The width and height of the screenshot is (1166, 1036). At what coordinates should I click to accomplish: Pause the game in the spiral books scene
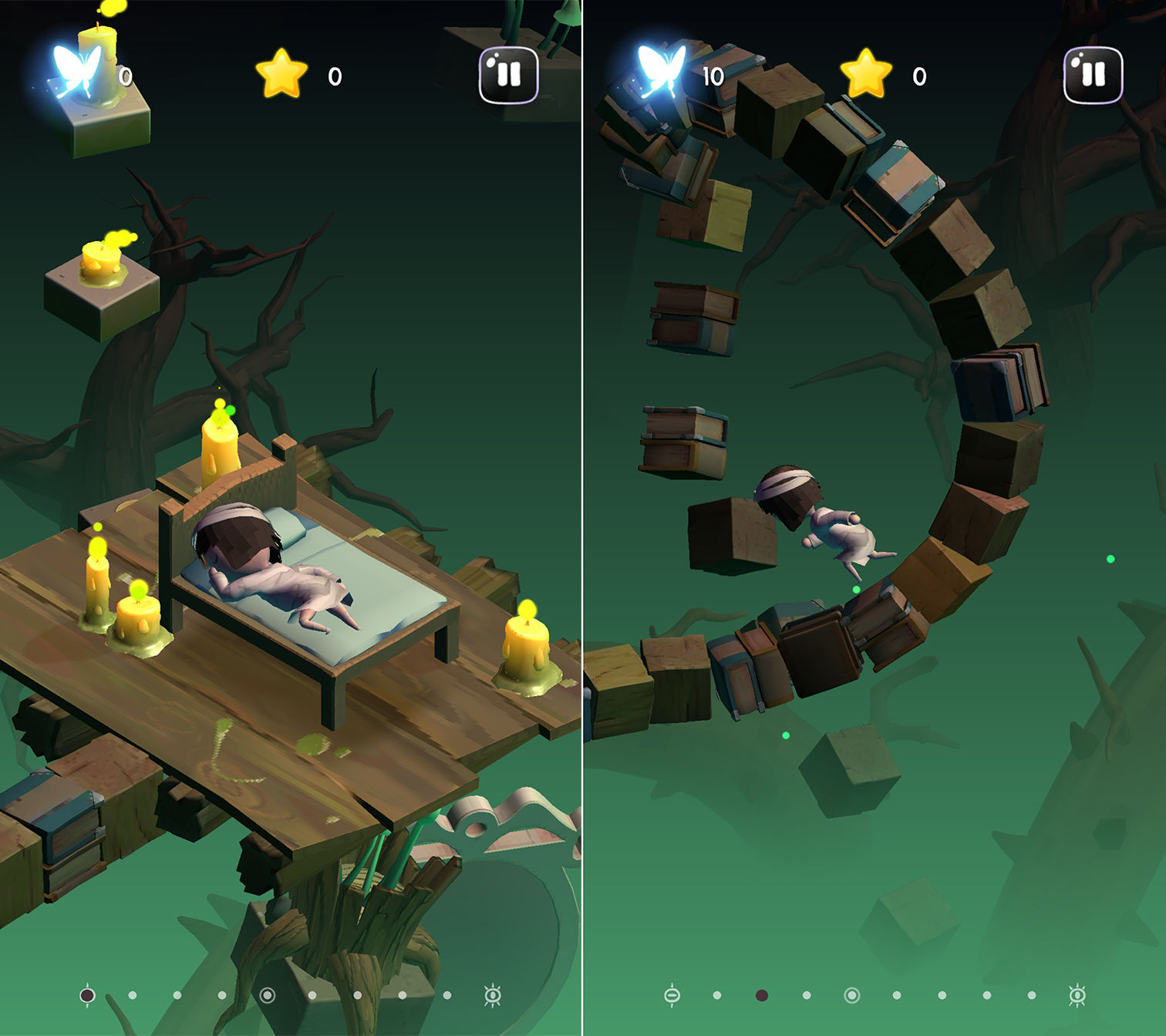[1093, 75]
